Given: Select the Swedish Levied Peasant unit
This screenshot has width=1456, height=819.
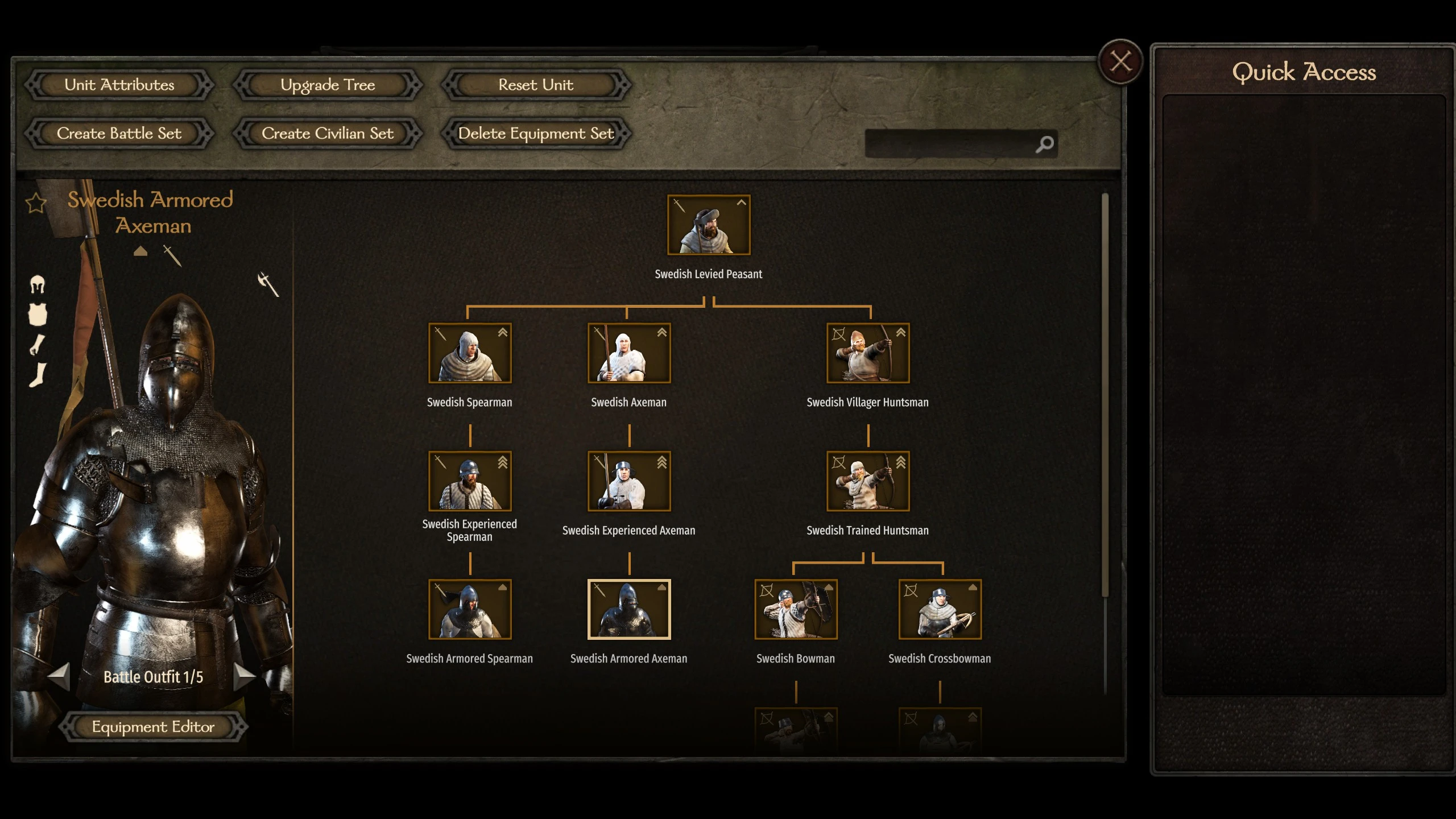Looking at the screenshot, I should [709, 225].
